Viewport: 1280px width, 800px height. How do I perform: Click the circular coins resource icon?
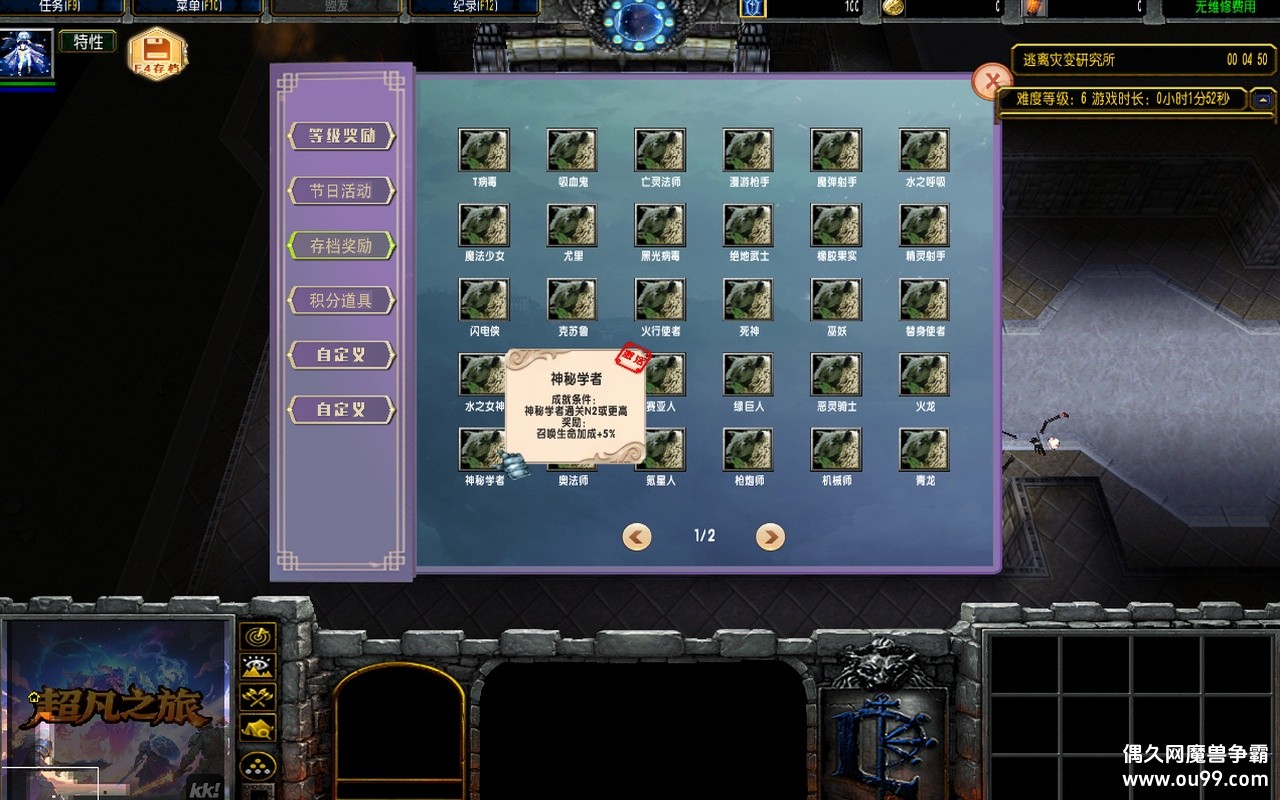click(258, 764)
